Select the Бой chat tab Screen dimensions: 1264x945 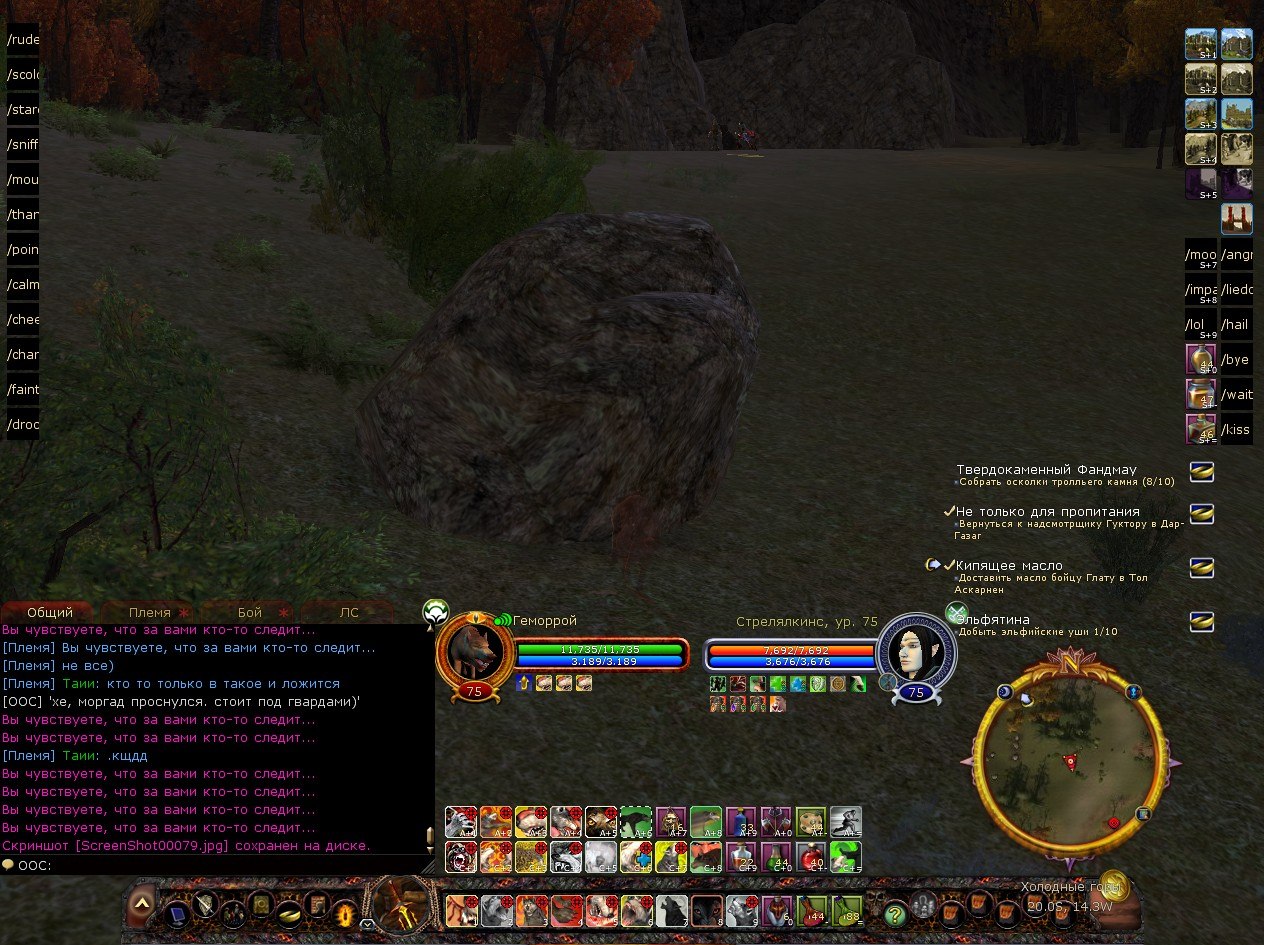(x=250, y=612)
